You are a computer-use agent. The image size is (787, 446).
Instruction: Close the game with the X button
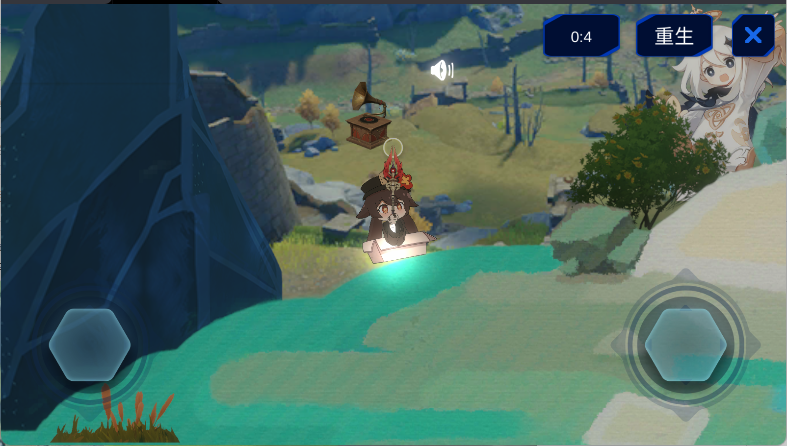click(753, 37)
